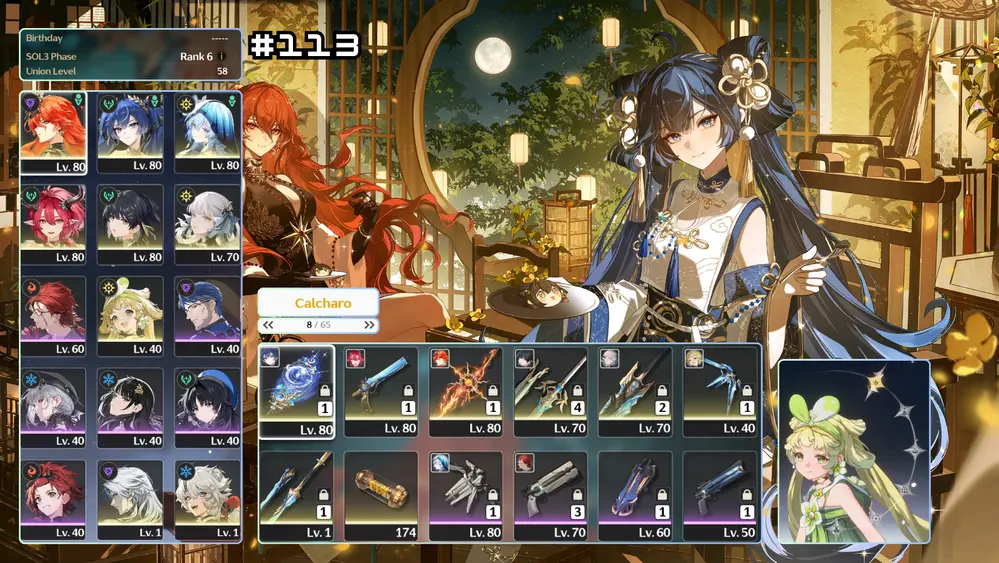This screenshot has height=563, width=999.
Task: Go to the previous page using double-left arrows
Action: pyautogui.click(x=268, y=325)
